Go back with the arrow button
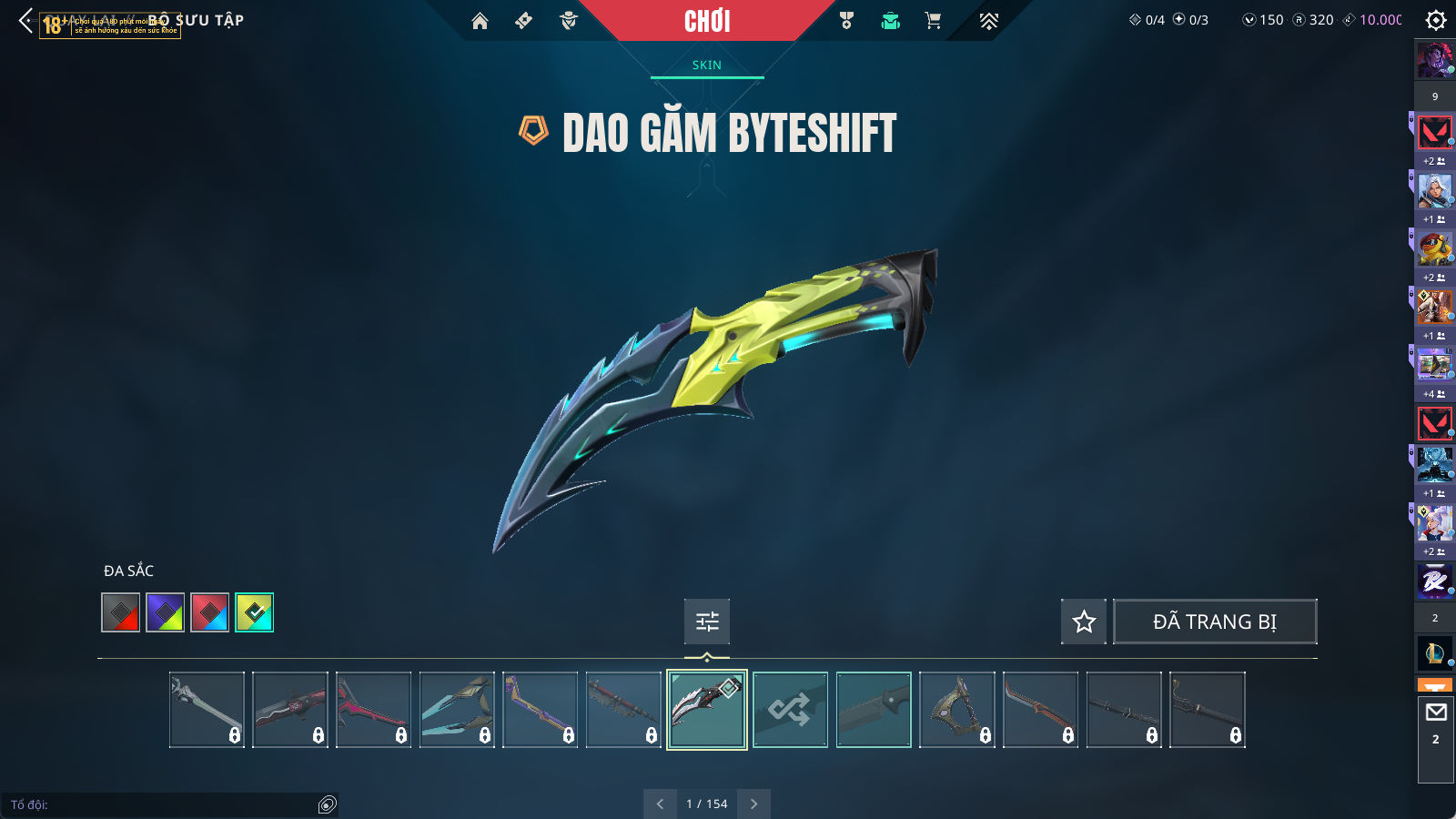Screen dimensions: 1456x819 click(x=25, y=20)
